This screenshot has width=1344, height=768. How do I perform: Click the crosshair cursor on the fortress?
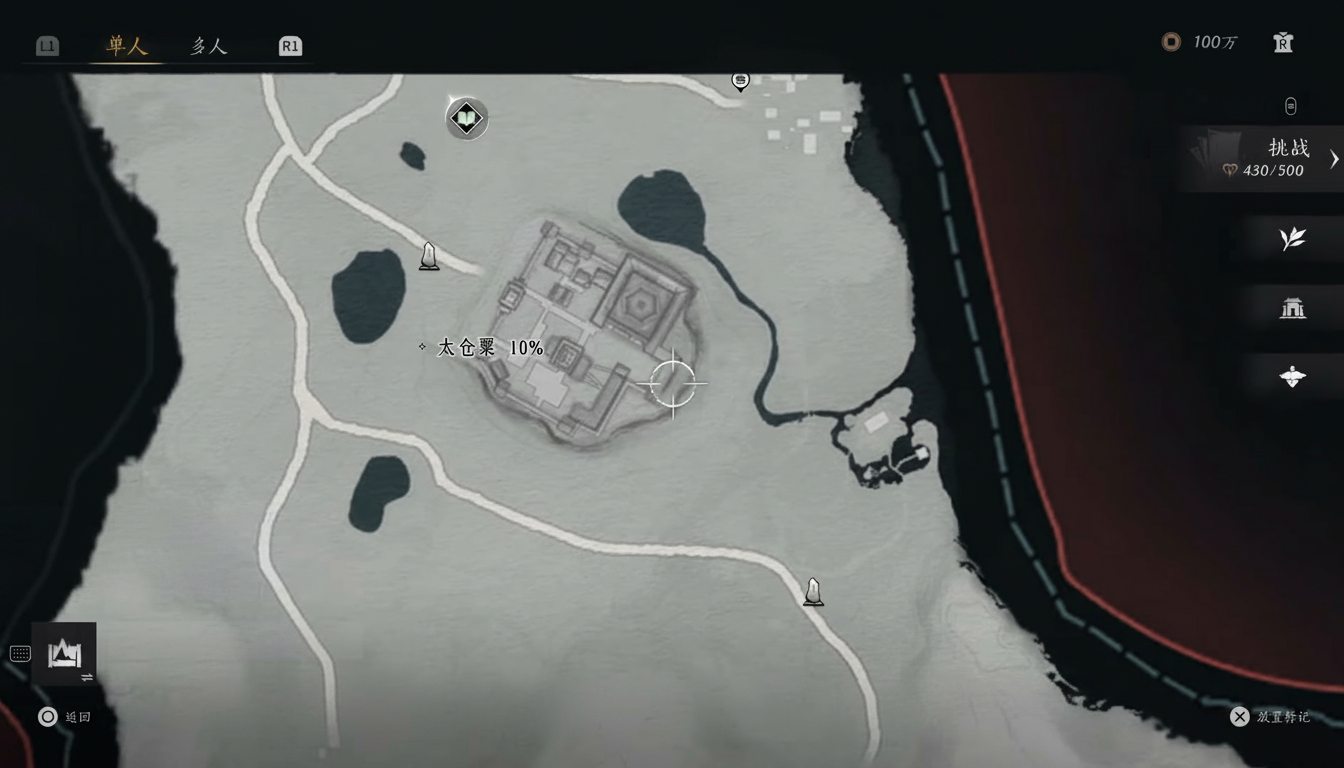point(675,384)
